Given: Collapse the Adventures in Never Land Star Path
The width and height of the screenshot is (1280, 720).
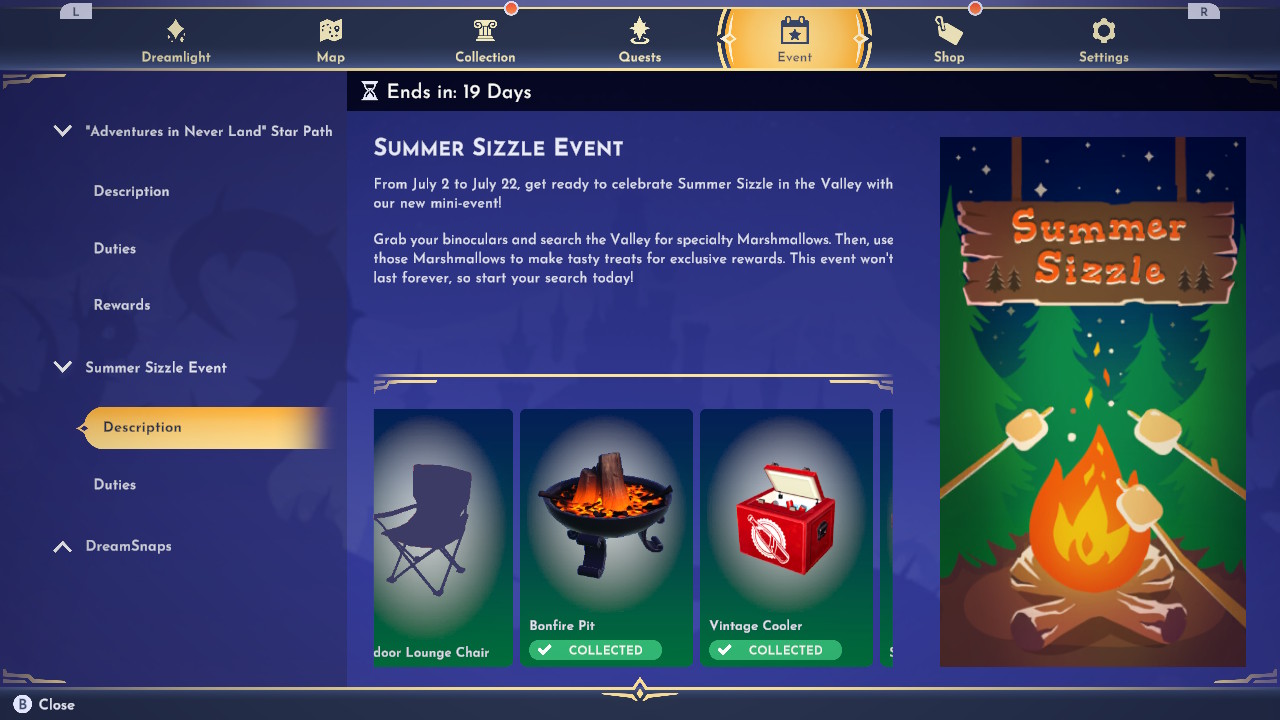Looking at the screenshot, I should pyautogui.click(x=62, y=130).
